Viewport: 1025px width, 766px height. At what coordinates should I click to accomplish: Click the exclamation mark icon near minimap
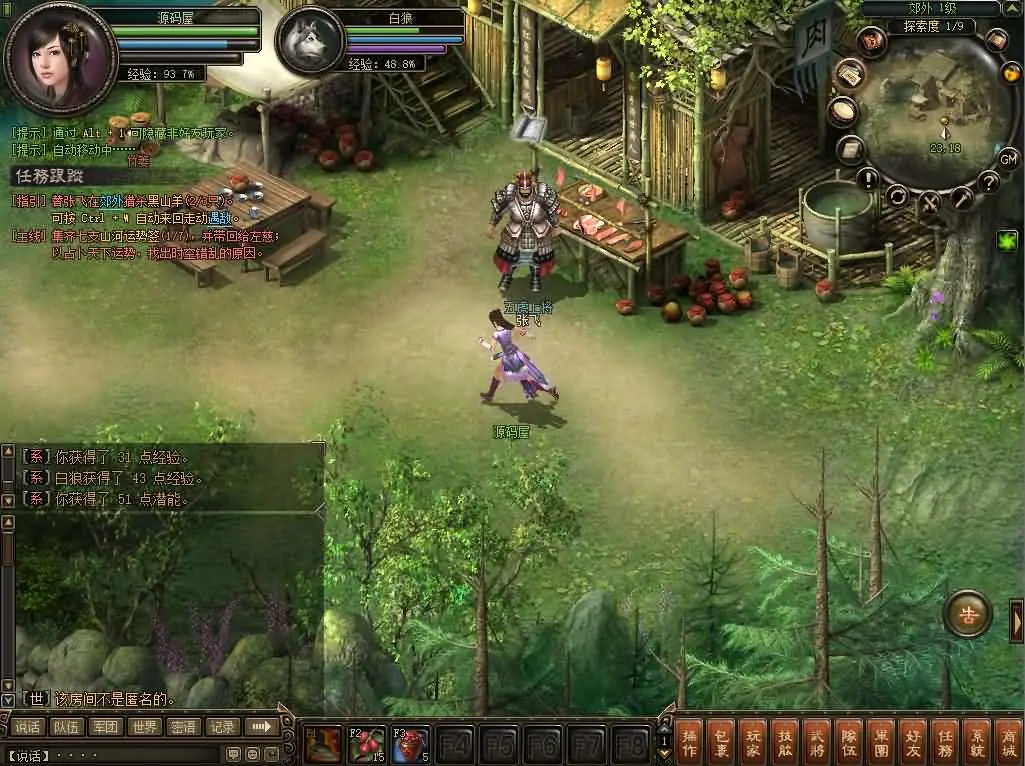[867, 179]
